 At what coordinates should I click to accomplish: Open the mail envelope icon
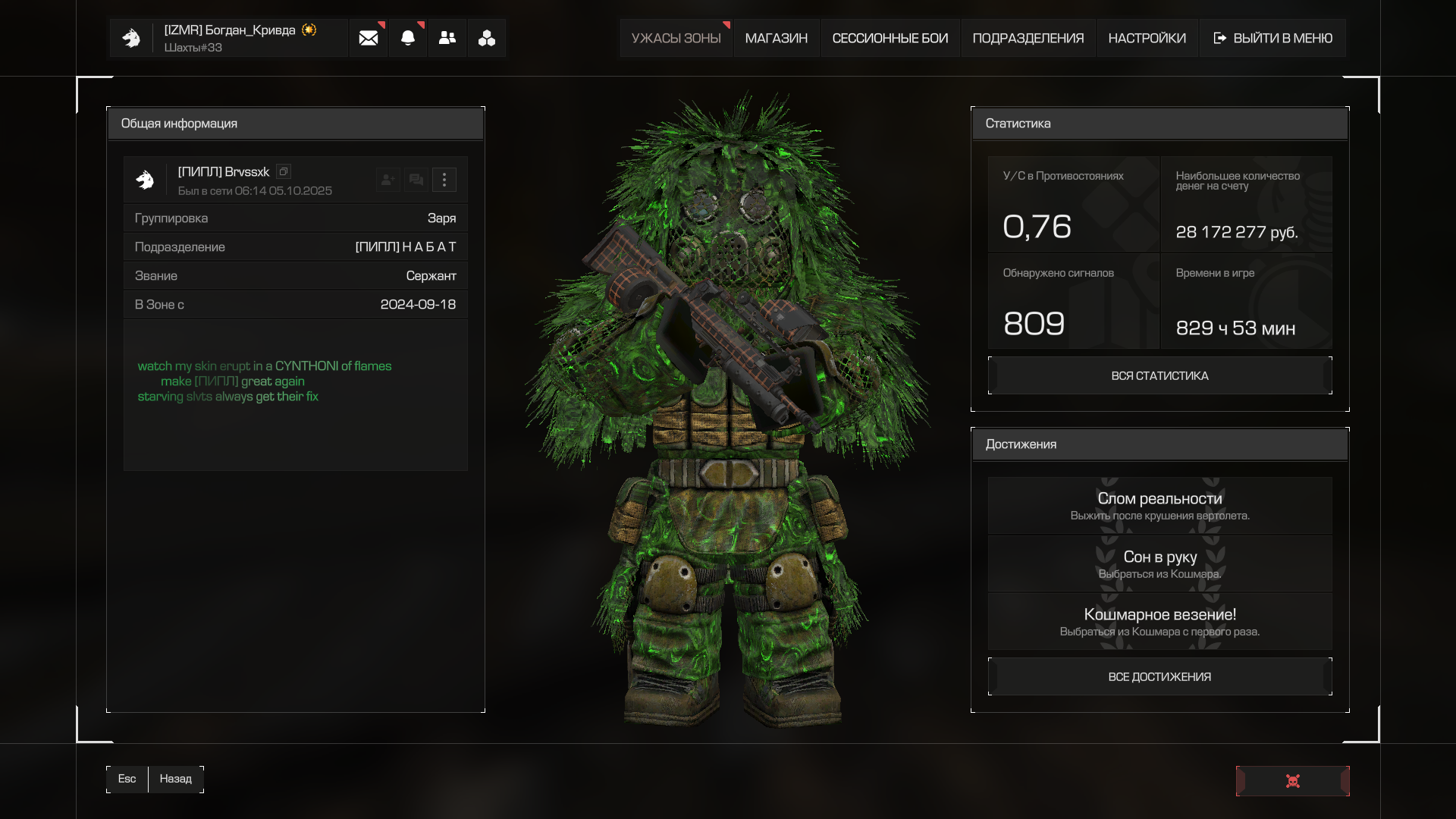[x=369, y=38]
